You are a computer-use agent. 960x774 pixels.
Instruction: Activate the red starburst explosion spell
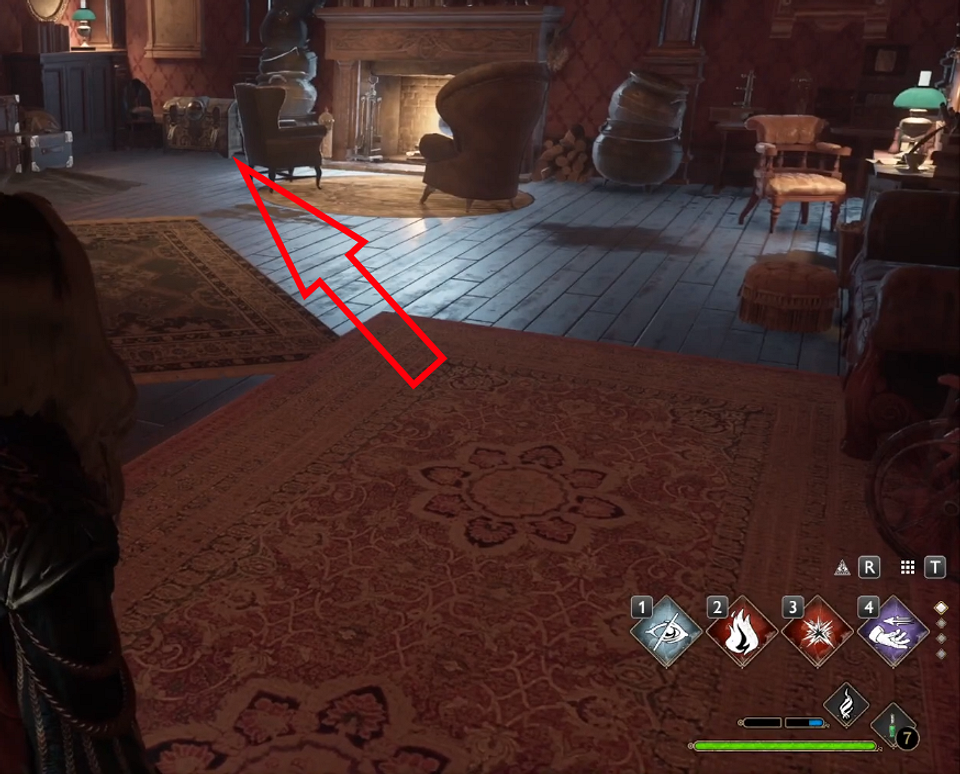816,630
